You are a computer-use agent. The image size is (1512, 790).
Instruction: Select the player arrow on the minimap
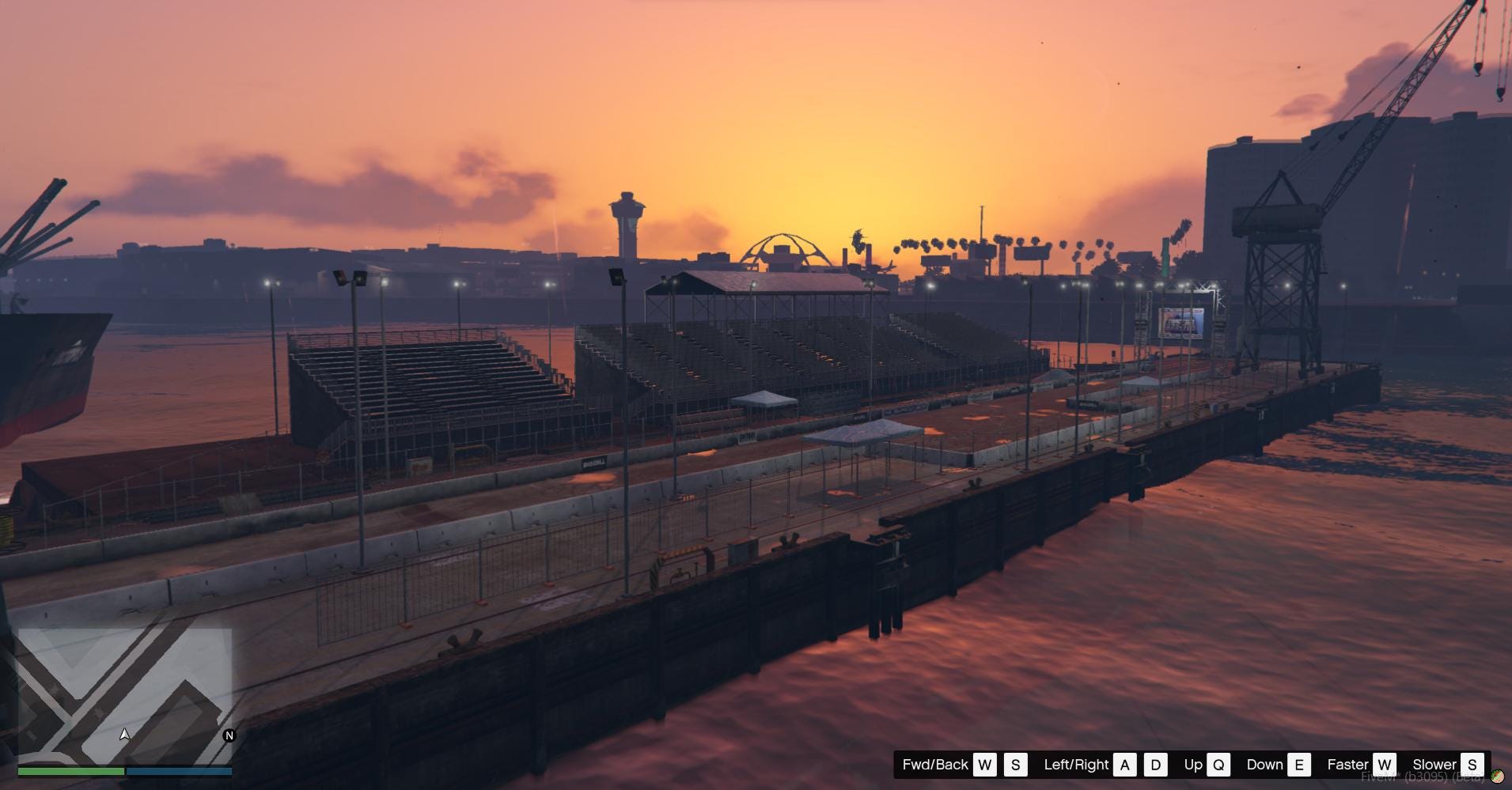125,734
